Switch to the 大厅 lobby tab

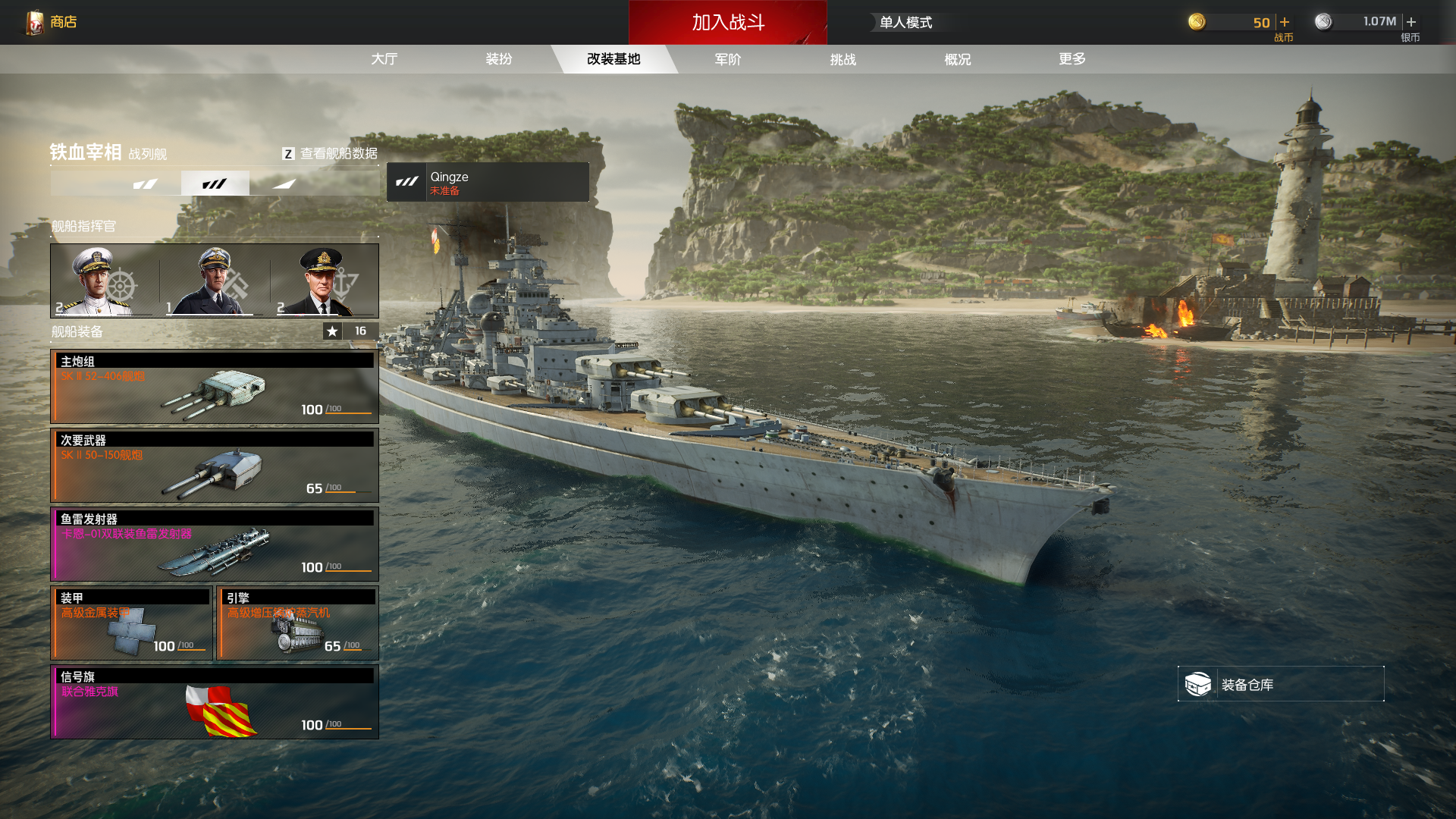[384, 59]
